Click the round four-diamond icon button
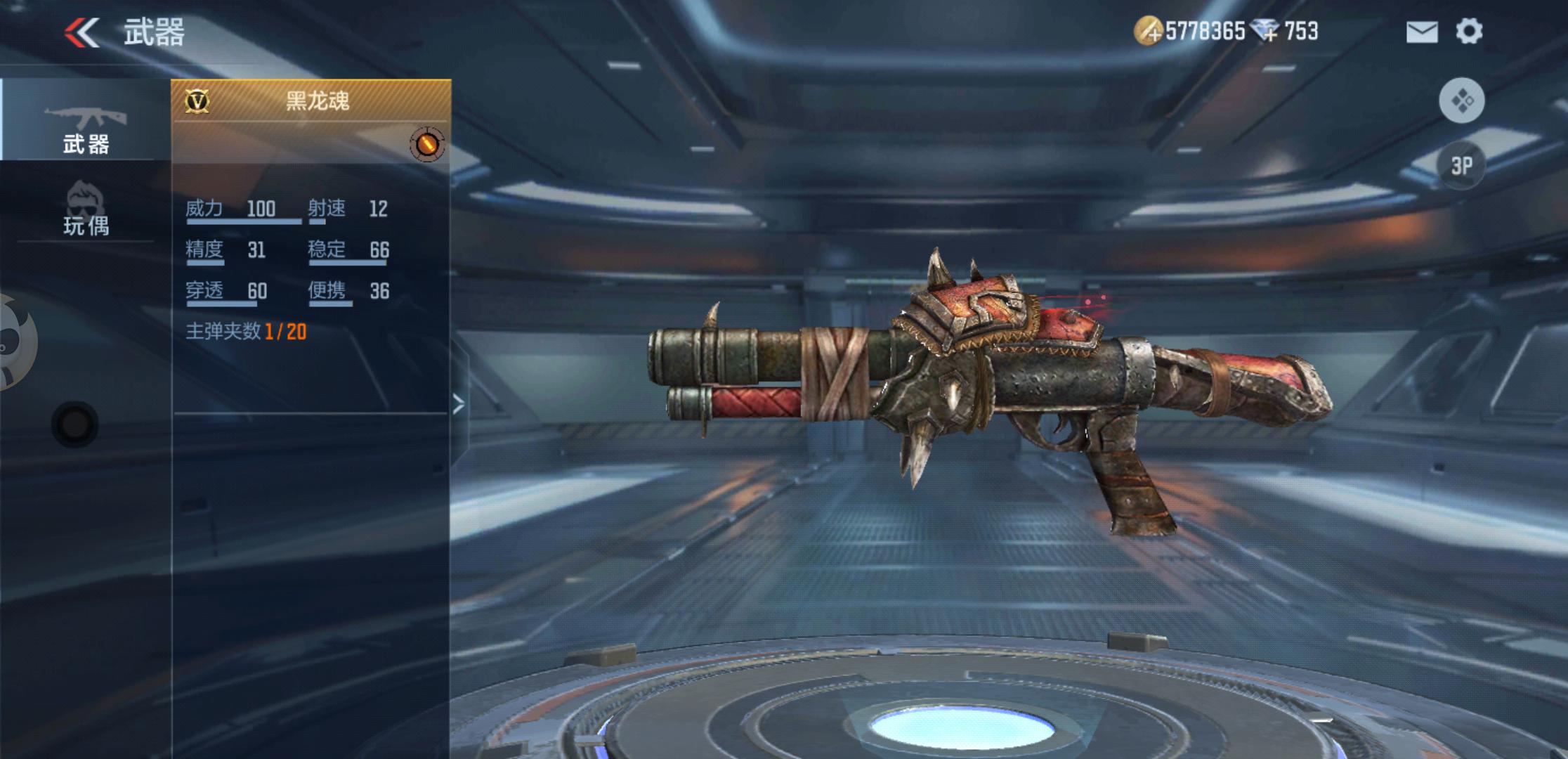This screenshot has height=759, width=1568. (x=1461, y=100)
